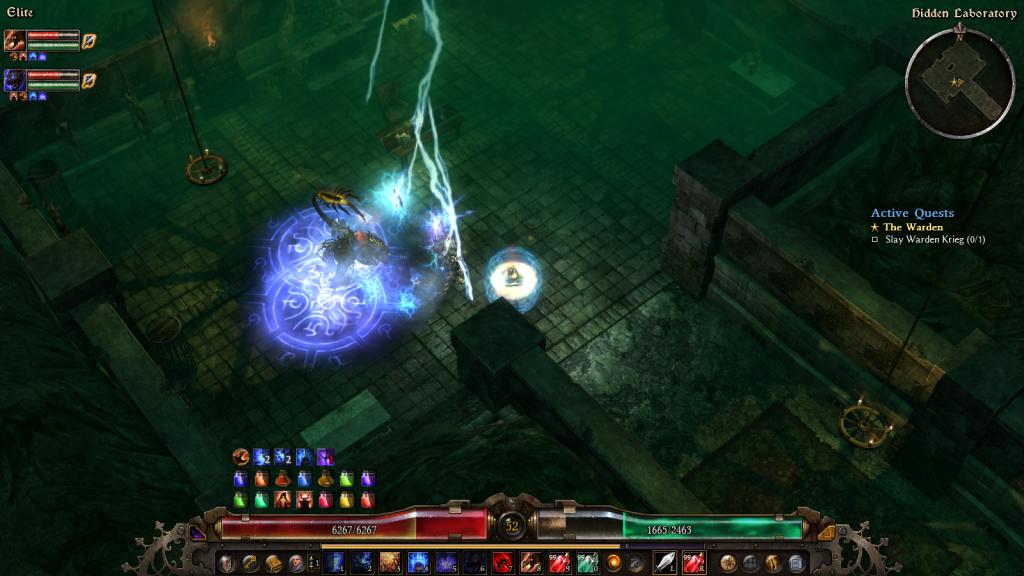Drink the red health potion in slot 9
This screenshot has width=1024, height=576.
(x=559, y=562)
